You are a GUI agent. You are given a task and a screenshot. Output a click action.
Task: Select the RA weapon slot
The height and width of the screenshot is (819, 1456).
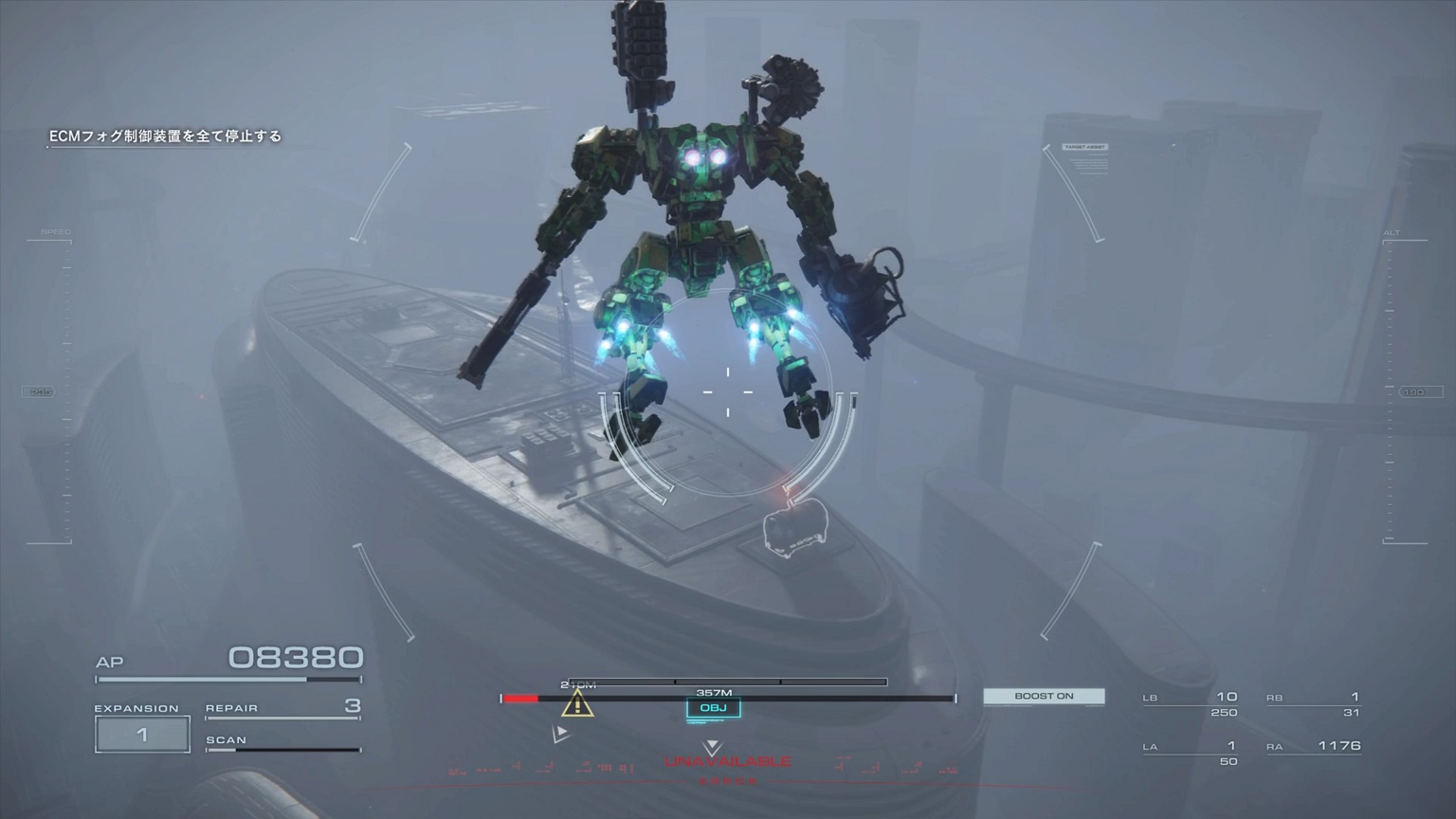1315,747
